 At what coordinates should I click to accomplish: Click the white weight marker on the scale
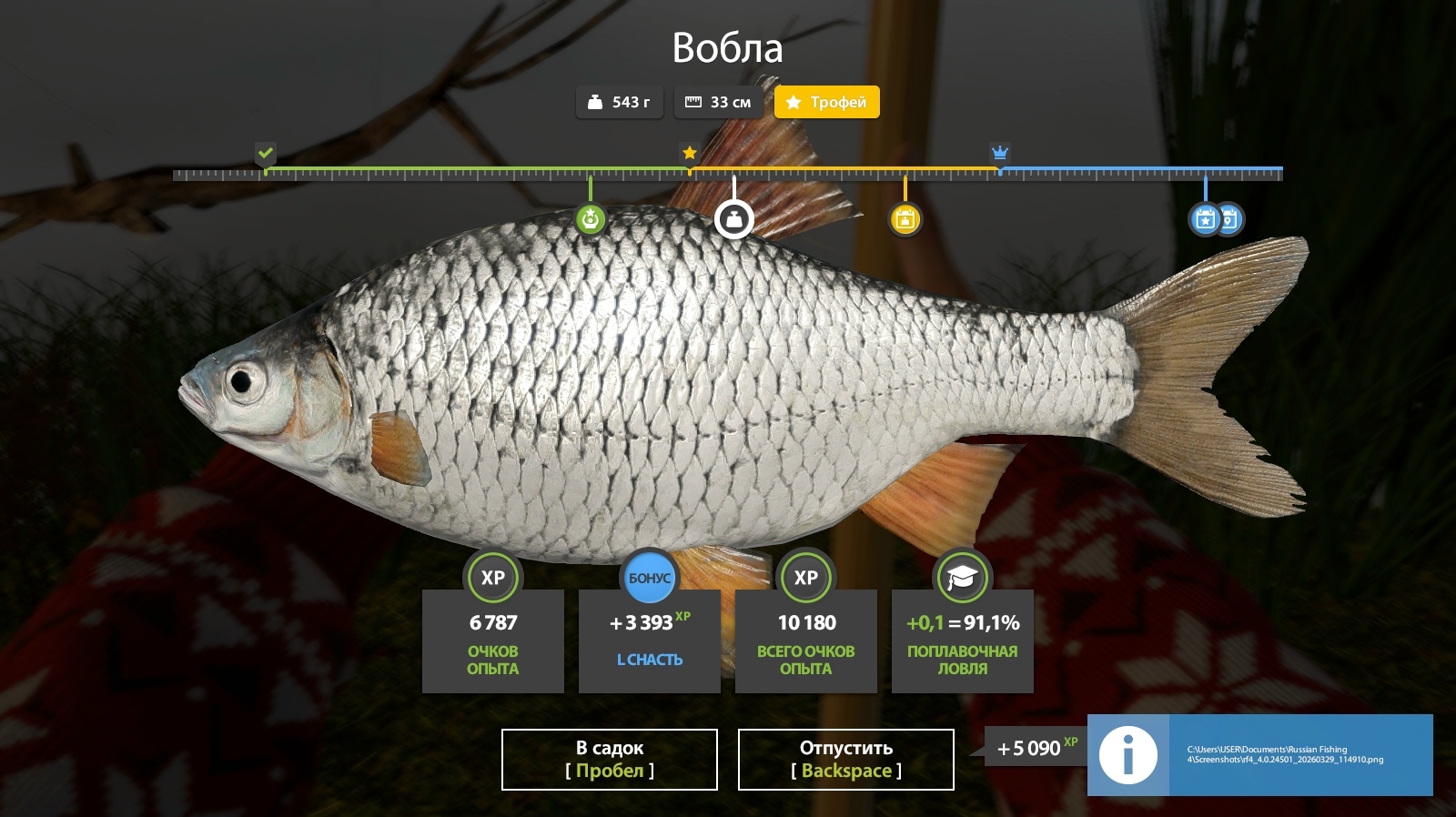click(733, 219)
